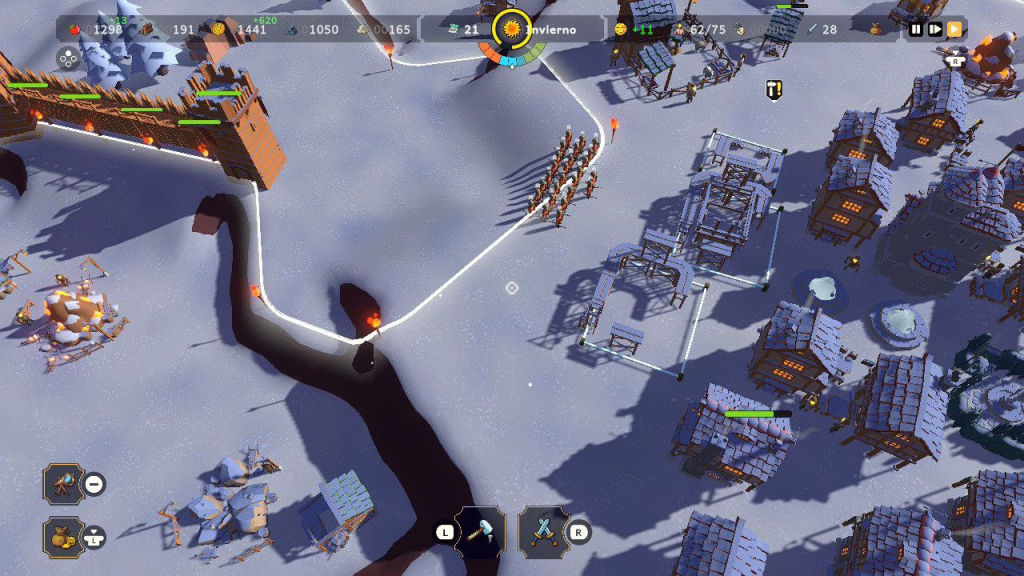
Task: Switch to fast-forward speed
Action: pos(954,29)
